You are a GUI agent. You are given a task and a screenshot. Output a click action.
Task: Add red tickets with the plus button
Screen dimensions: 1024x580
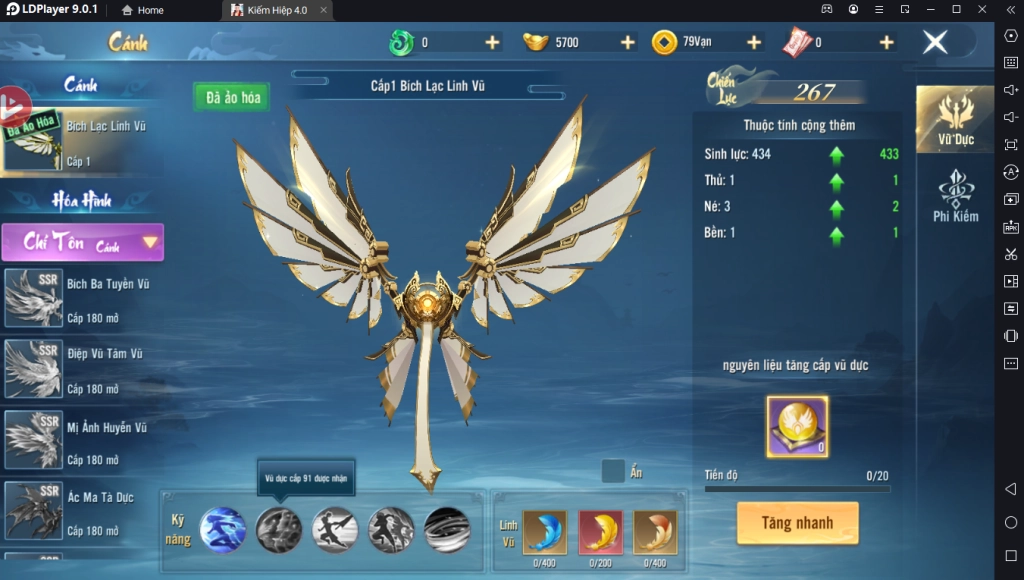pos(886,42)
